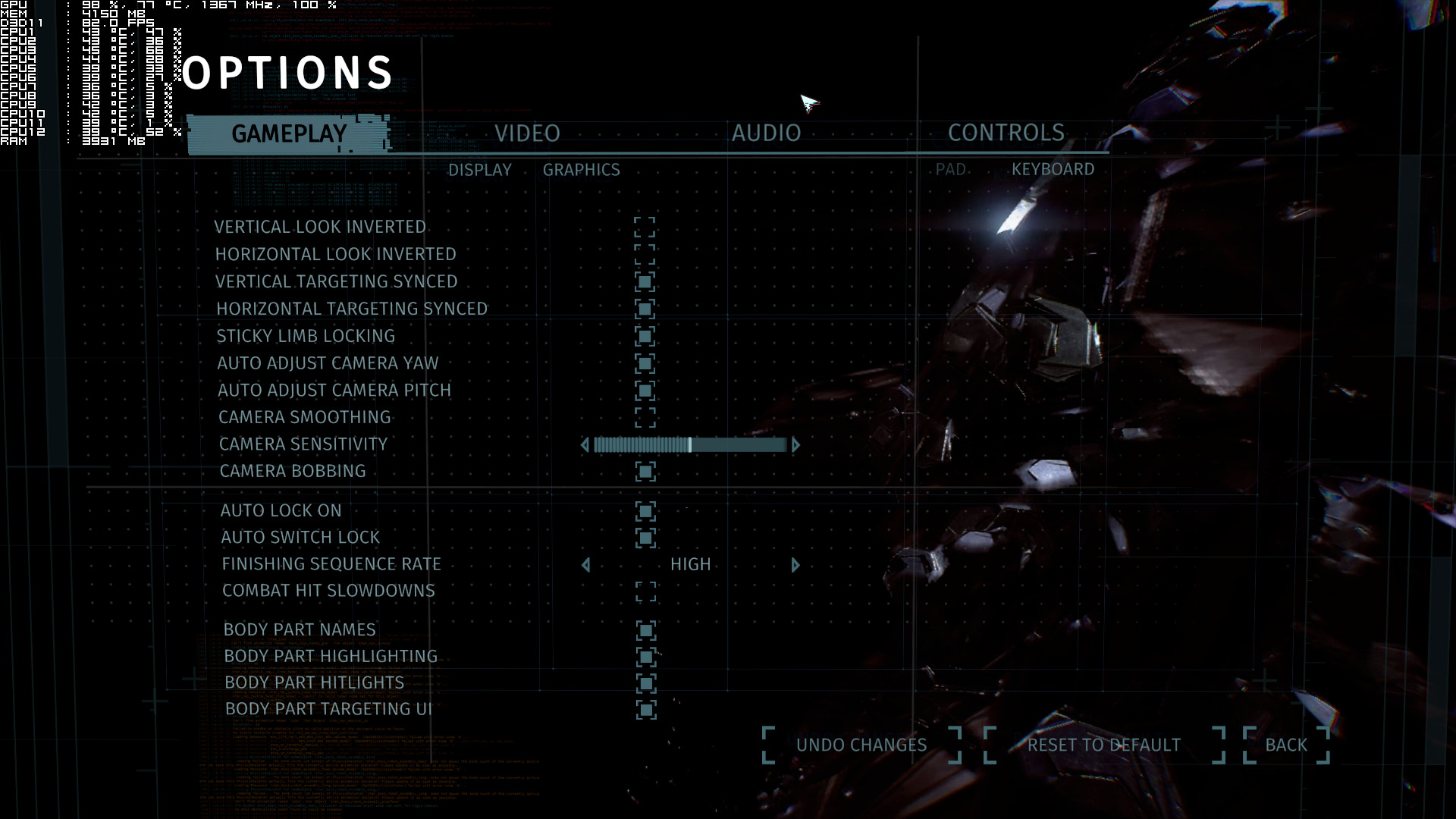The height and width of the screenshot is (819, 1456).
Task: Open the Audio options tab
Action: pos(766,133)
